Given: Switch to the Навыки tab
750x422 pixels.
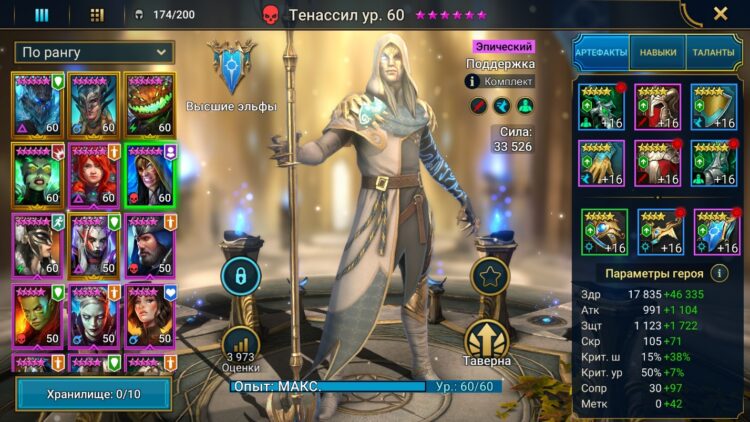Looking at the screenshot, I should [657, 52].
